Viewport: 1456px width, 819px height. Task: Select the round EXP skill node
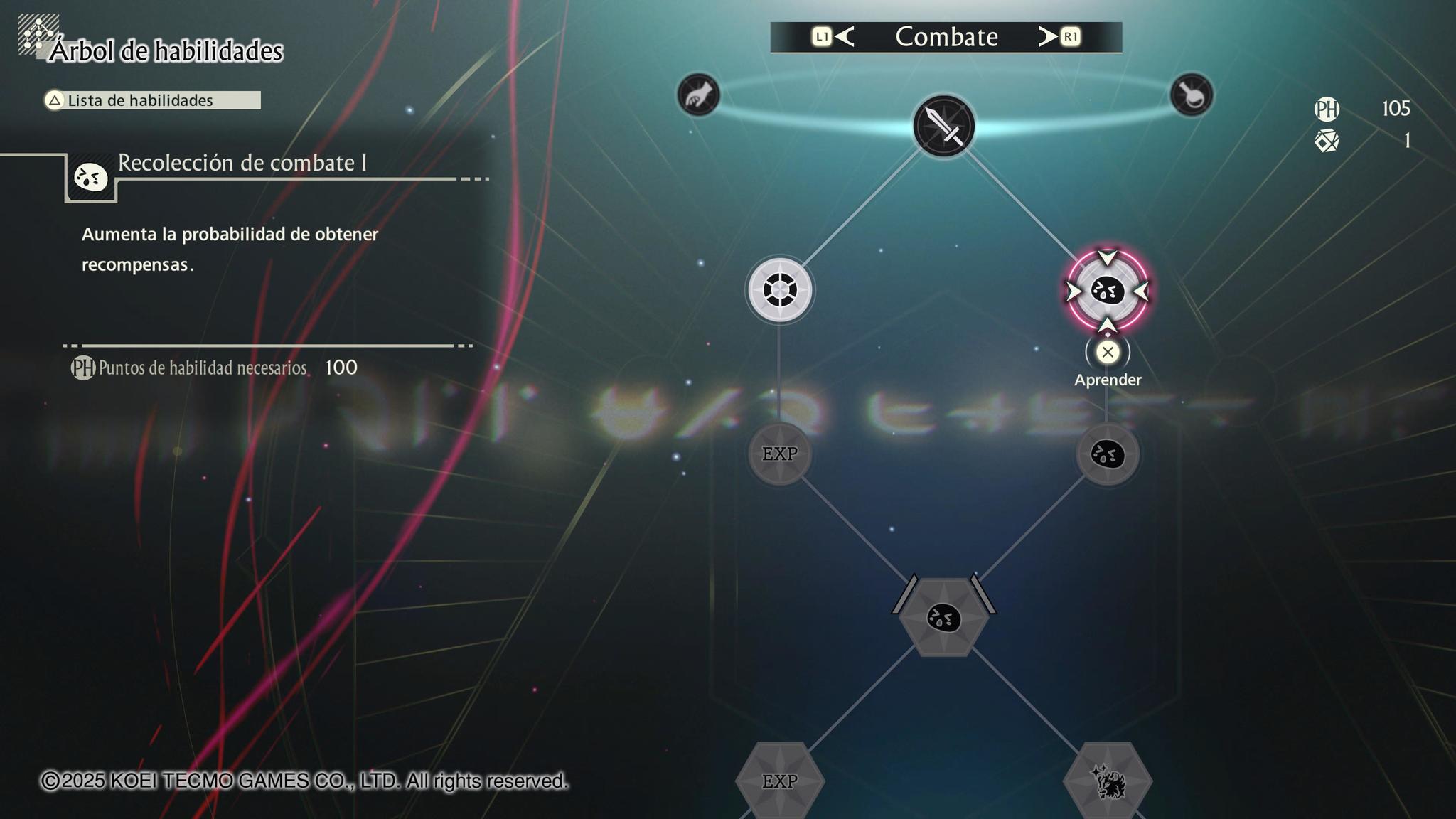click(x=780, y=454)
